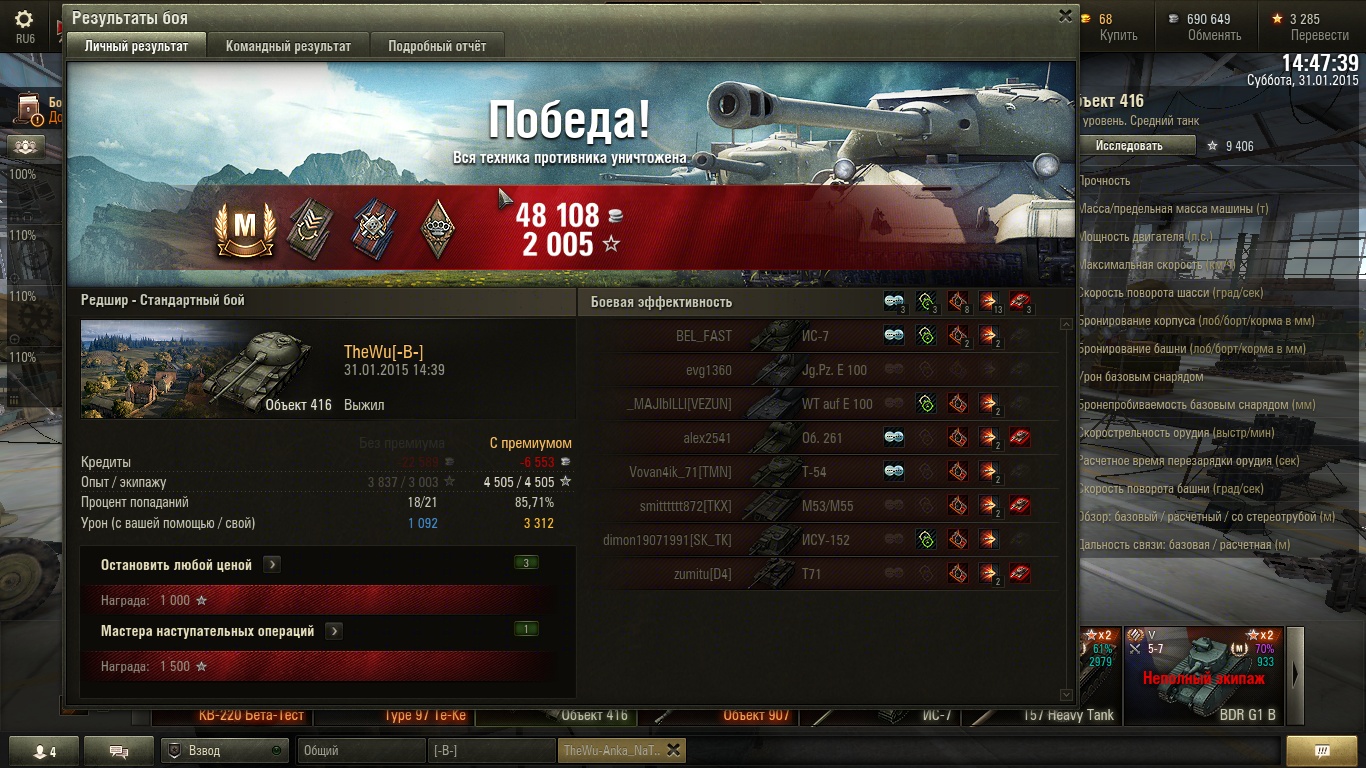
Task: Open the Общий chat channel tab
Action: [360, 750]
